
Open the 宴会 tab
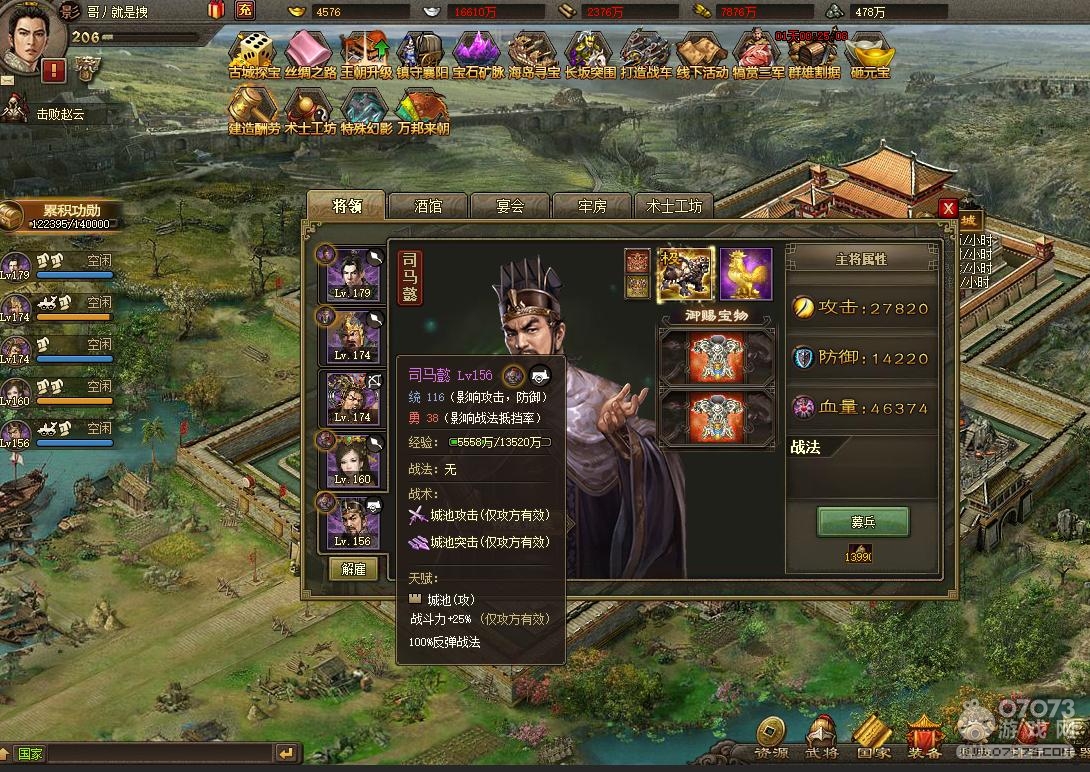point(510,206)
